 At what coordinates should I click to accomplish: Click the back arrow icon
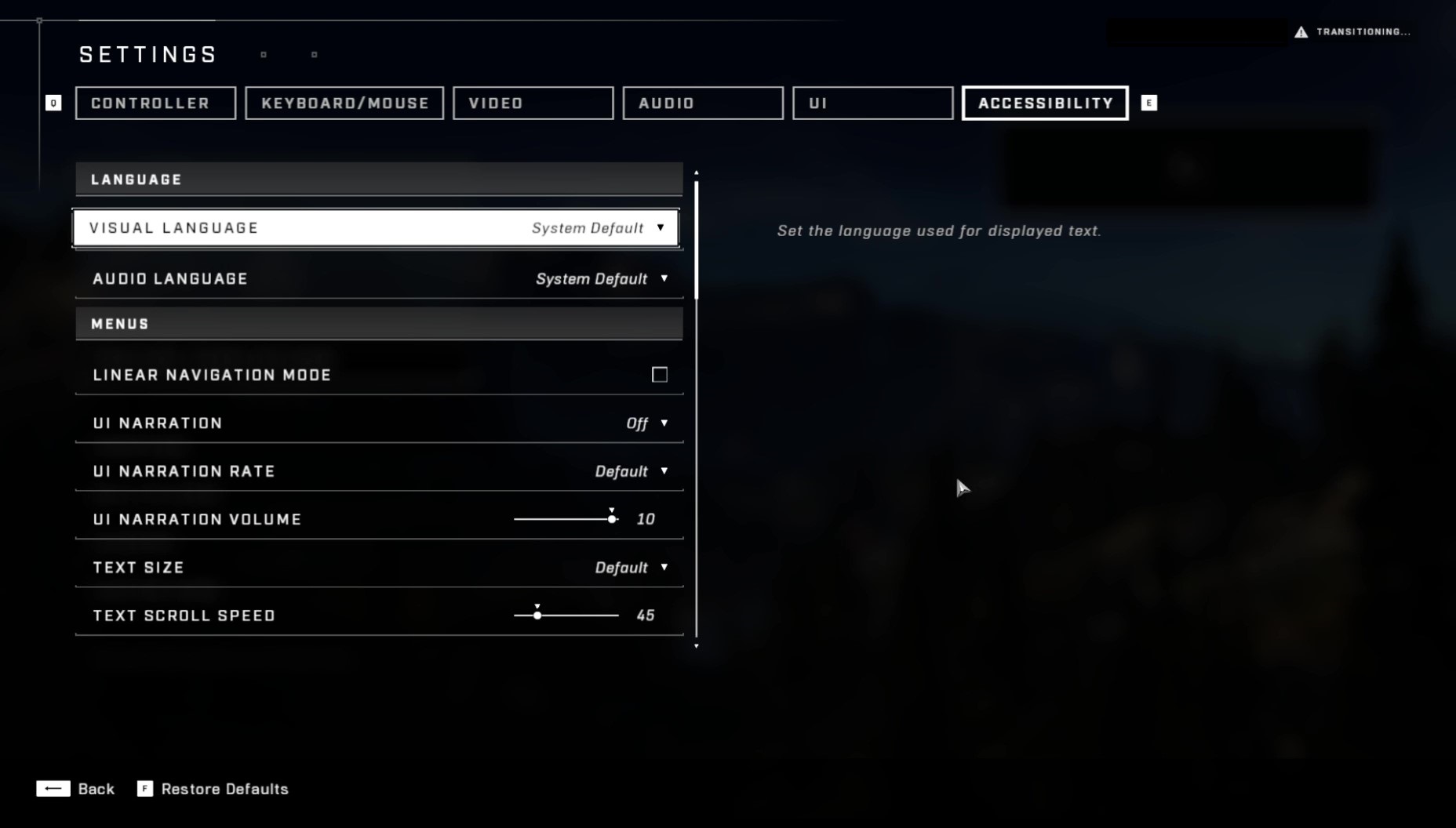point(53,789)
